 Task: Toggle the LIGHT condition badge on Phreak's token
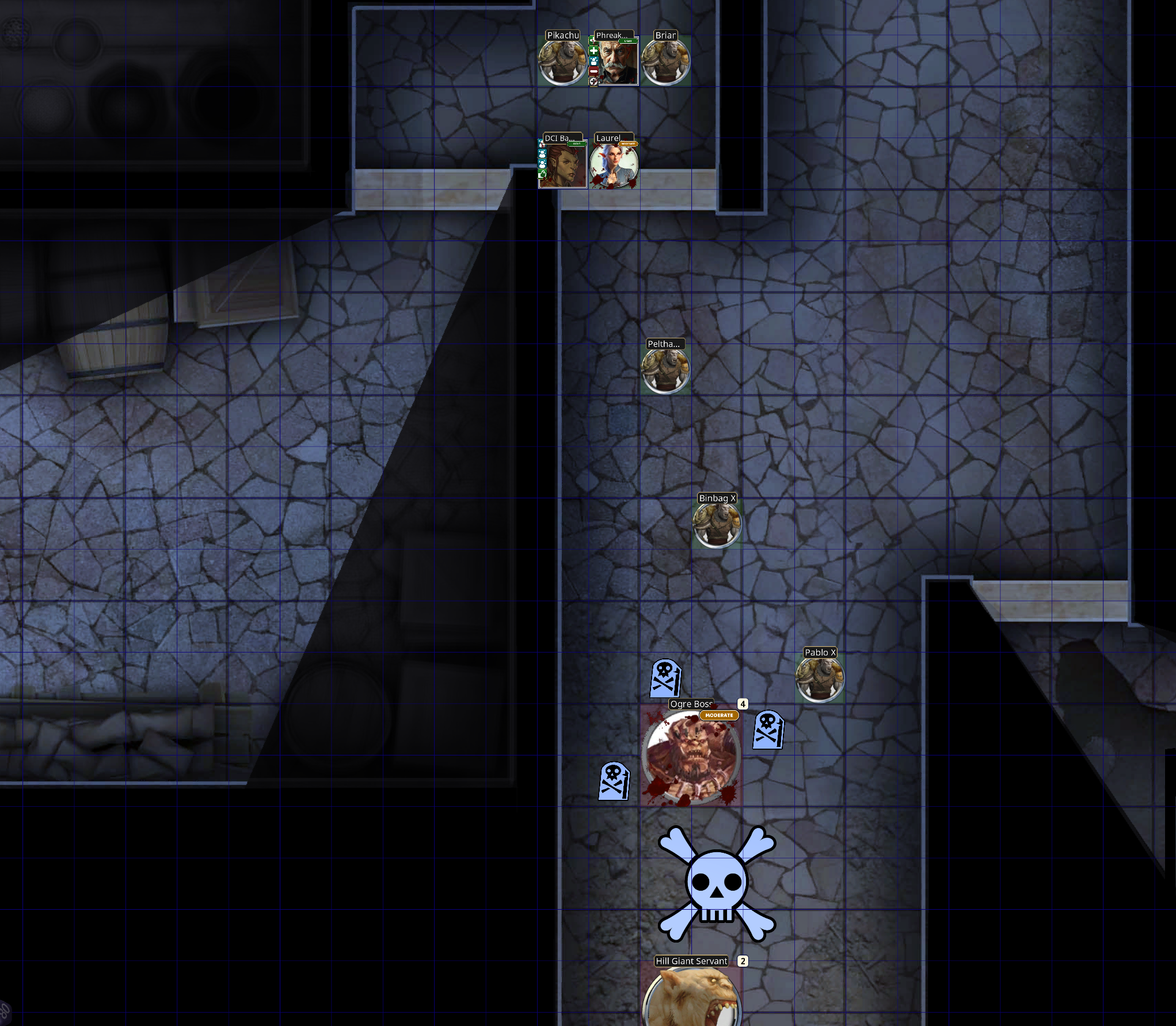click(x=629, y=41)
